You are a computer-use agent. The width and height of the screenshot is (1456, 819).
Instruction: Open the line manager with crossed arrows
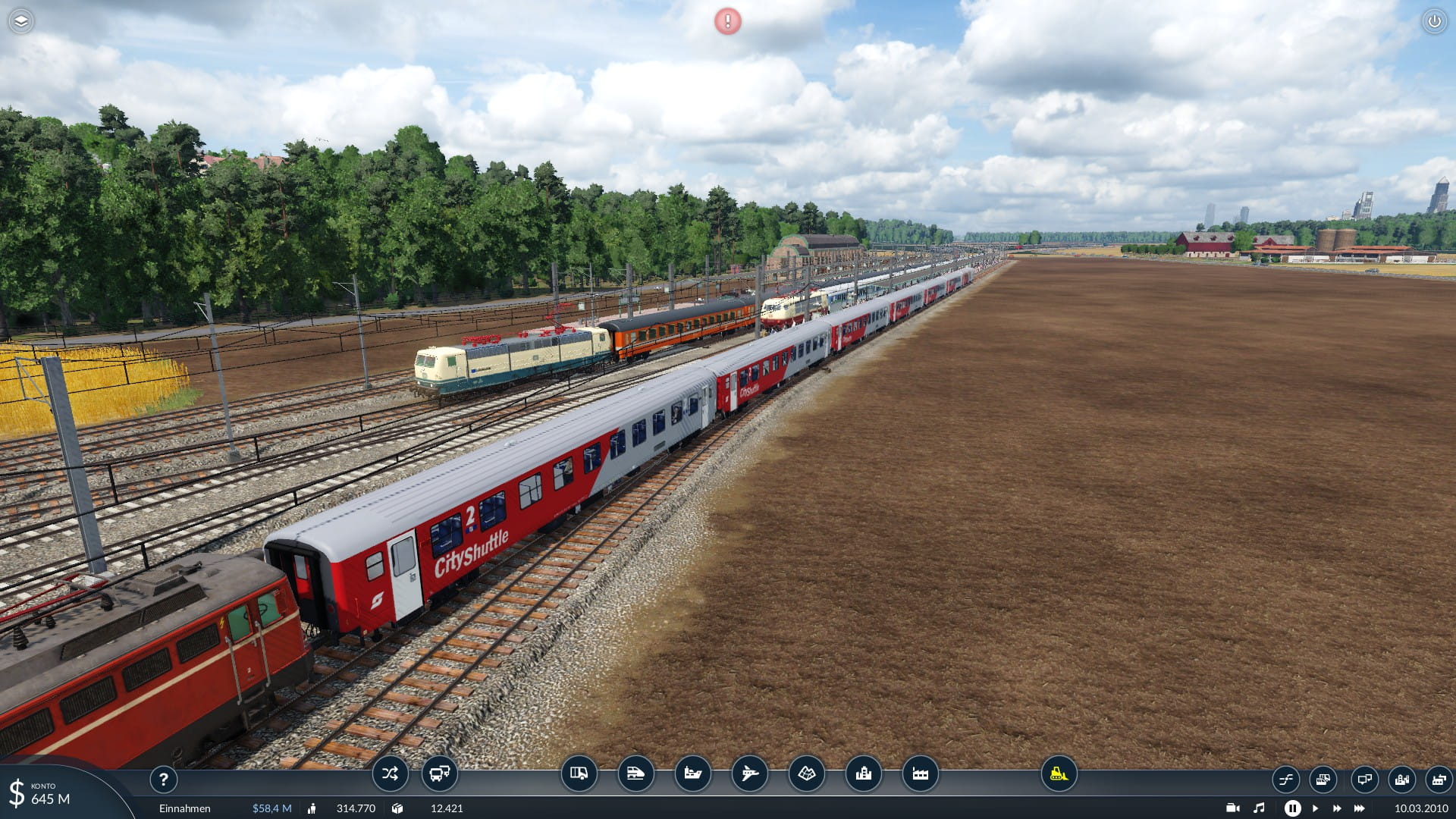[x=390, y=774]
